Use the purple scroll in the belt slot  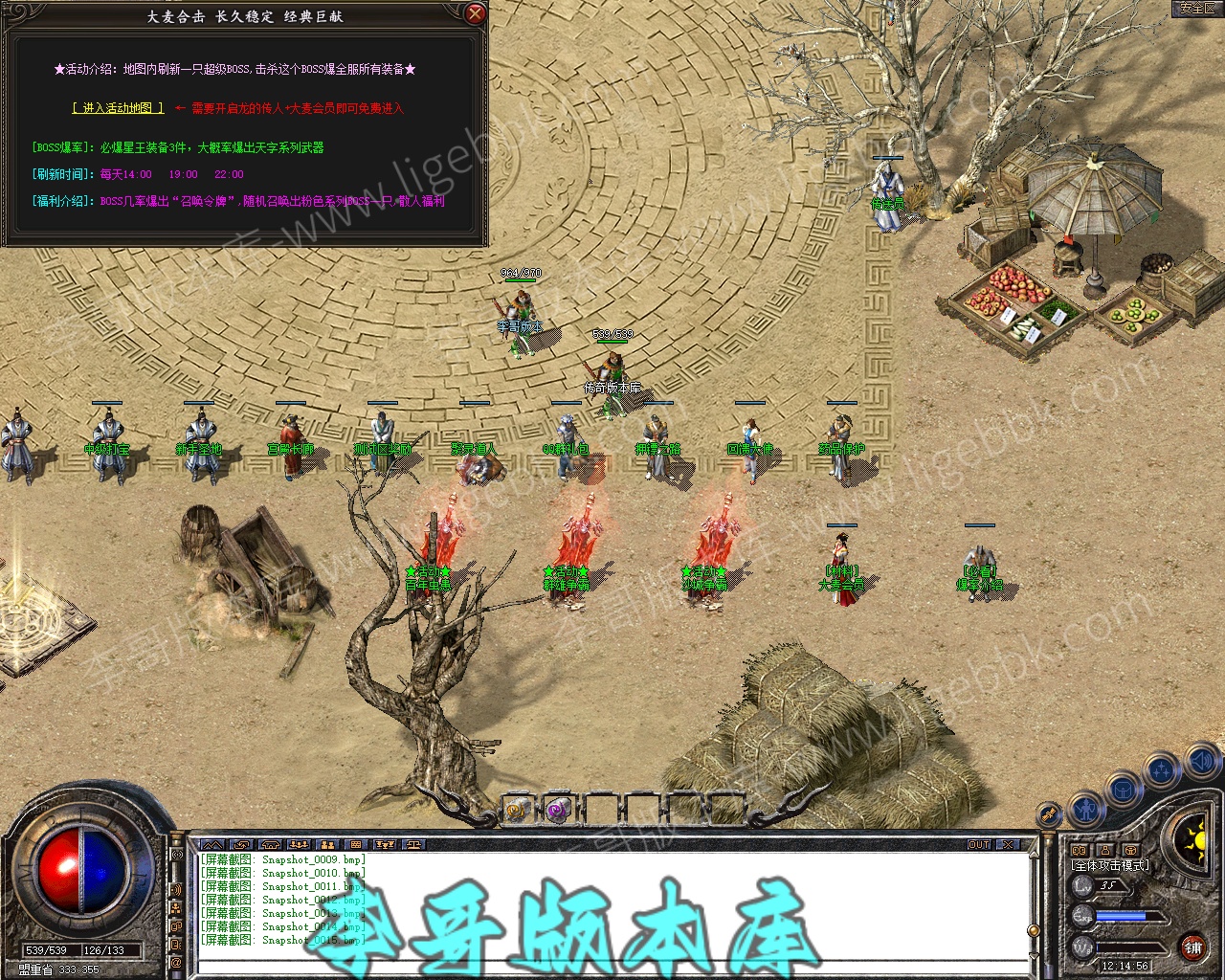click(558, 810)
